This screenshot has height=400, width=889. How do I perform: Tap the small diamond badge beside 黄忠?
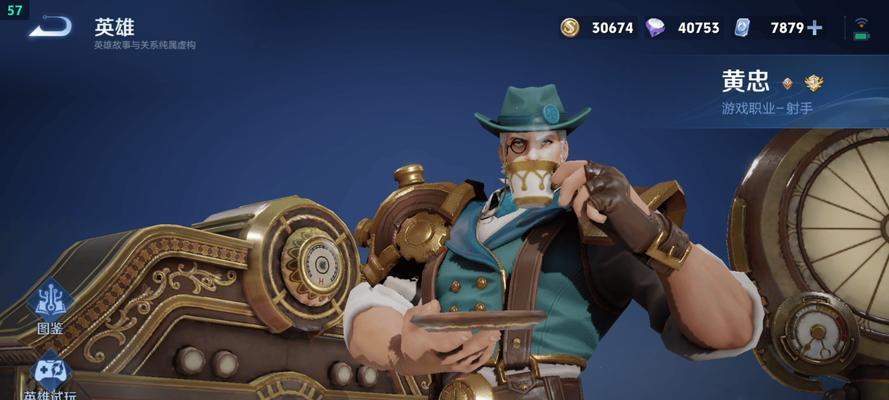click(787, 84)
